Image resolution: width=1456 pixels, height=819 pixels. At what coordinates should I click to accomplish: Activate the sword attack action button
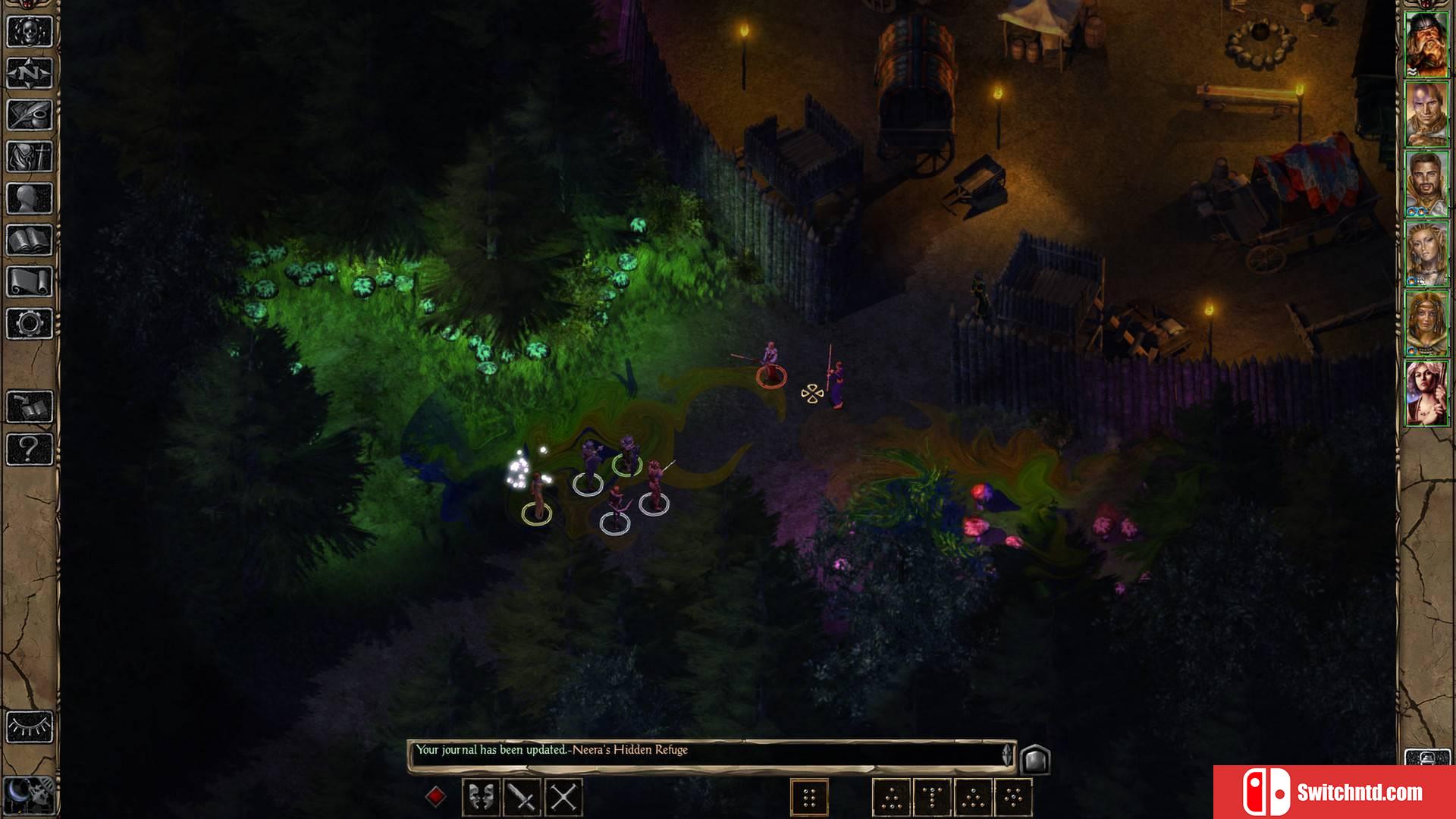pyautogui.click(x=522, y=797)
